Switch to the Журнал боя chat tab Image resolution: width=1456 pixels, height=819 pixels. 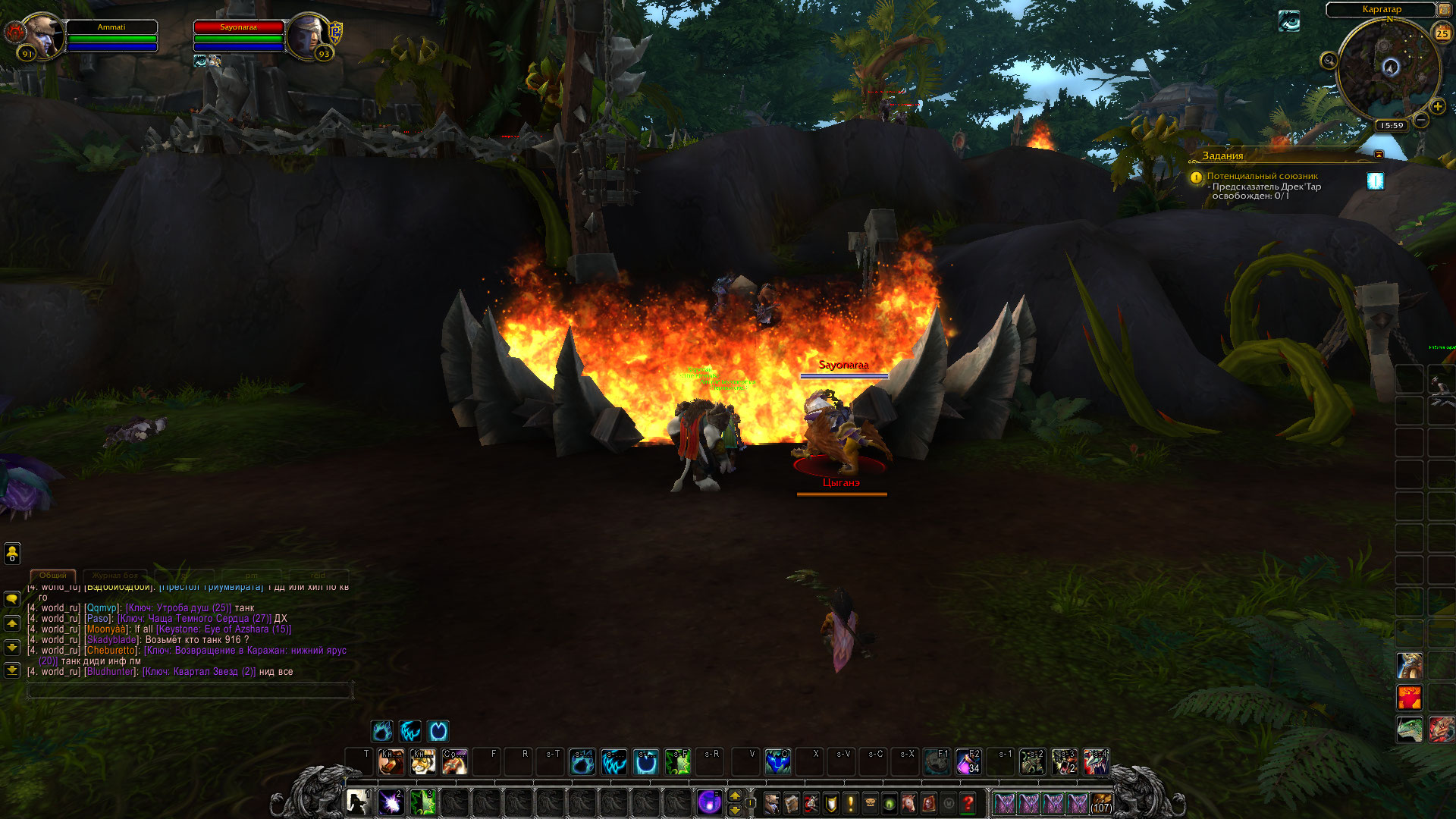point(115,576)
